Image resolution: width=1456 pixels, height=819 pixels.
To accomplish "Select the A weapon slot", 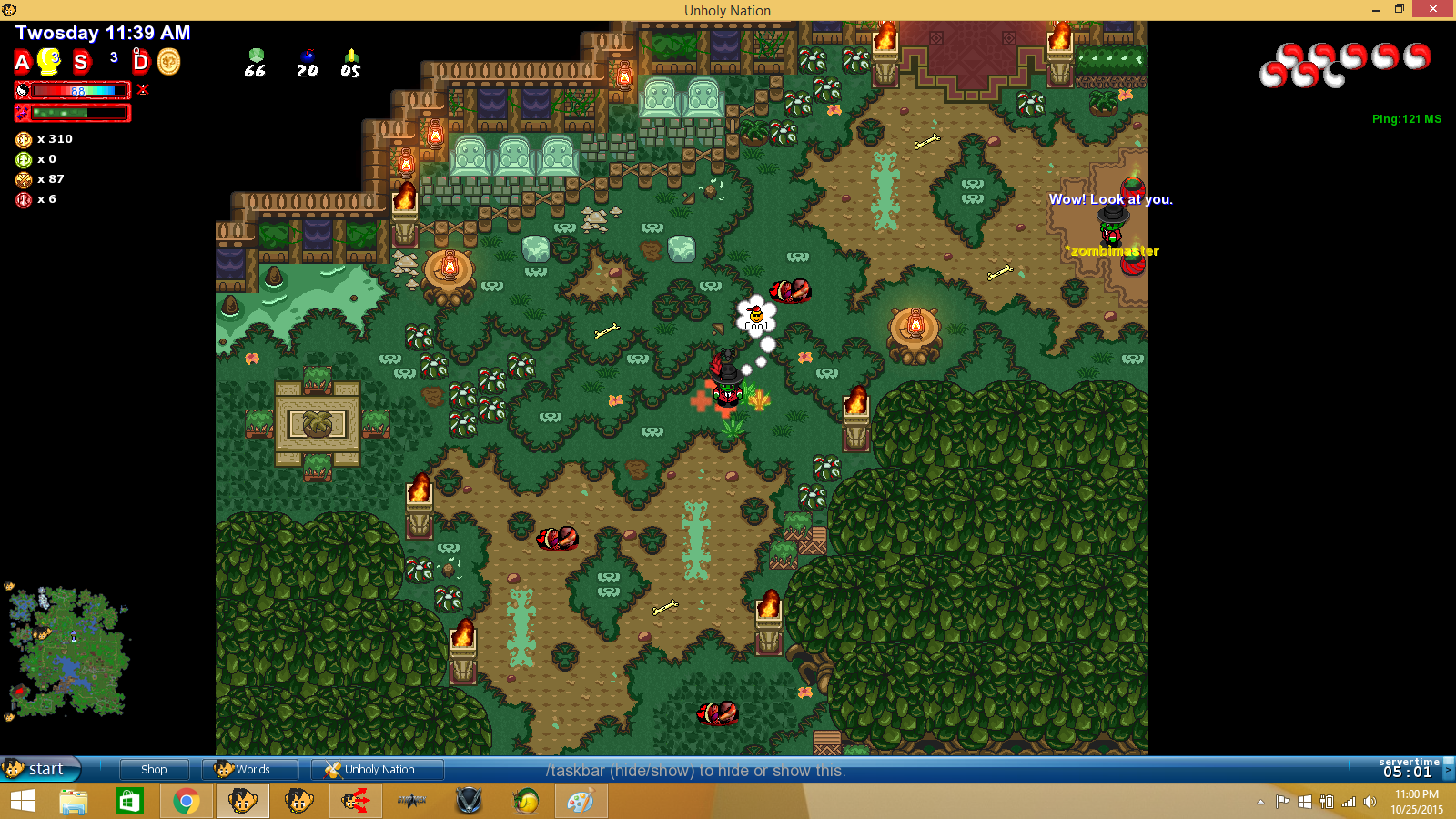I will (23, 62).
